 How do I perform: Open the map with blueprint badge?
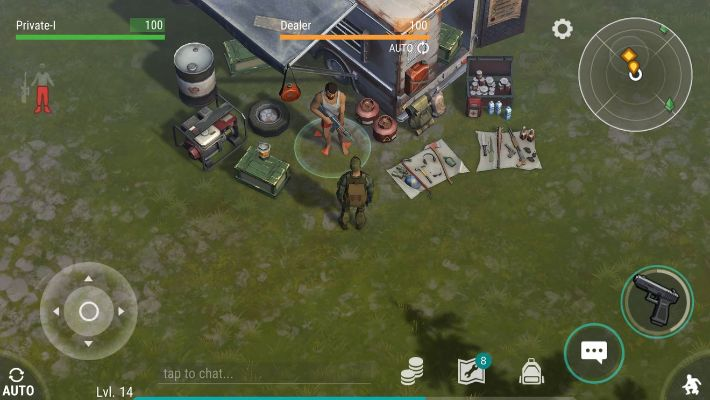point(471,371)
